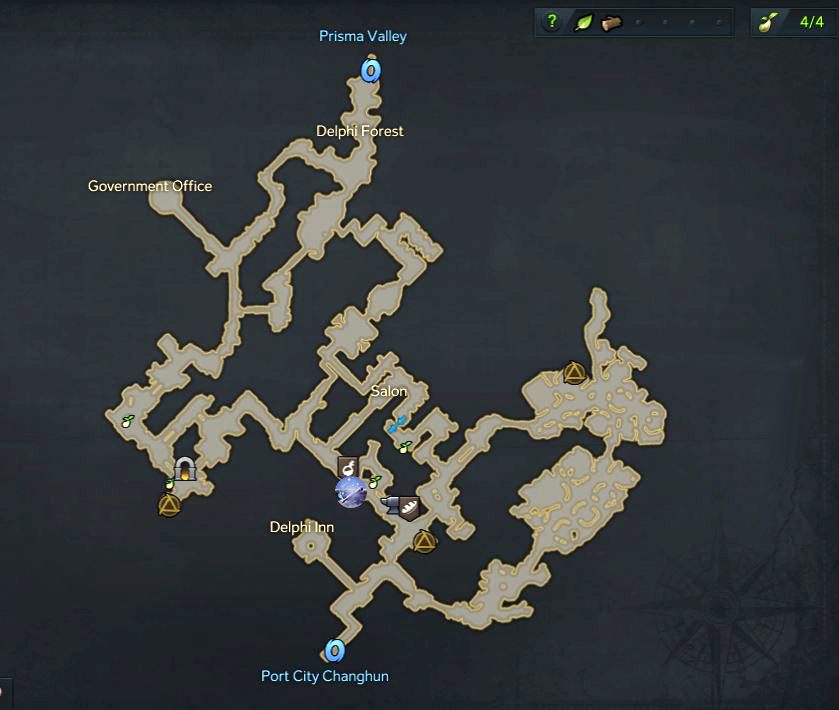This screenshot has height=710, width=839.
Task: Select the furnace archway map marker
Action: click(184, 468)
